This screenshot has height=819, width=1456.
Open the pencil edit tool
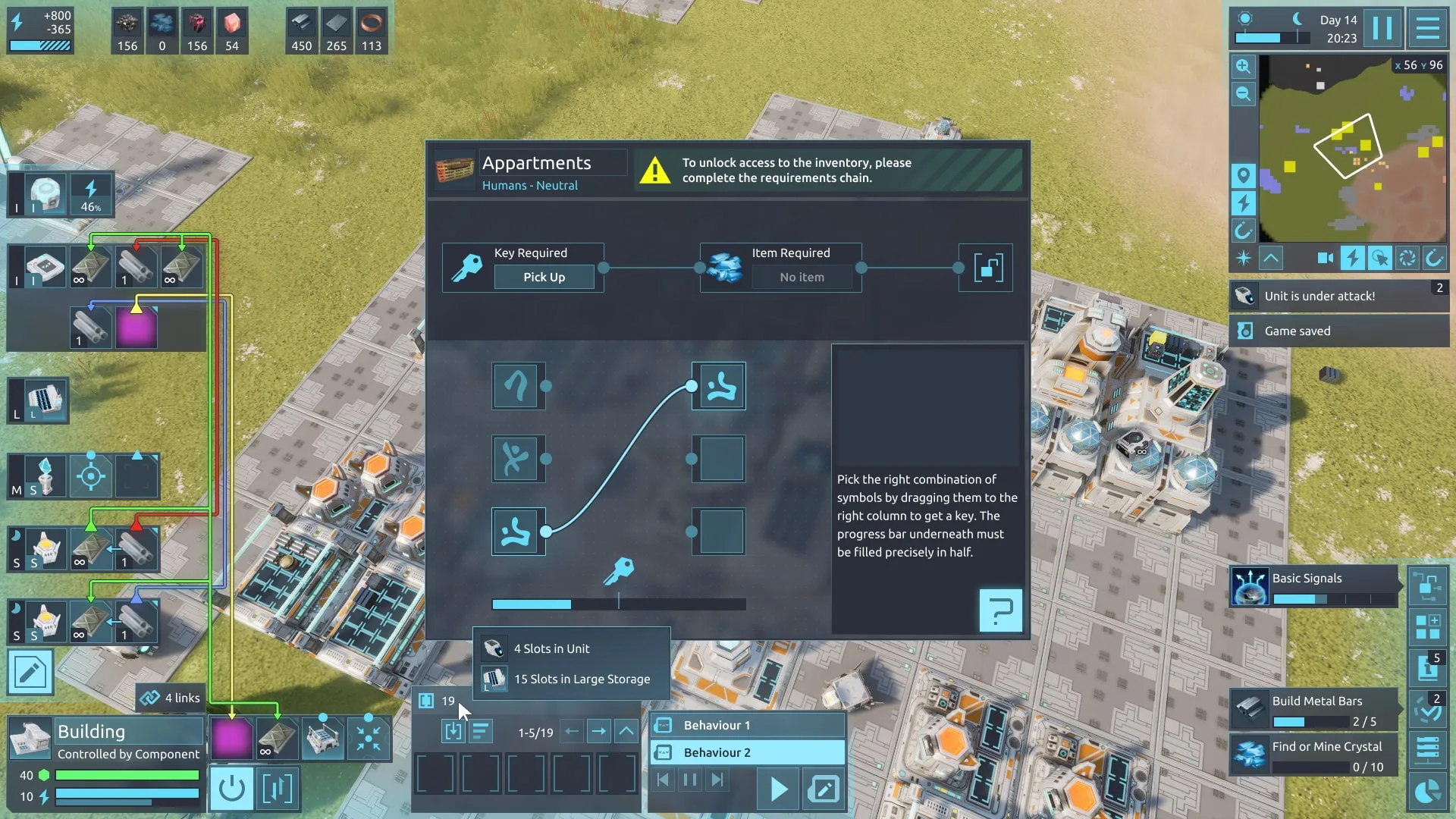[x=30, y=673]
